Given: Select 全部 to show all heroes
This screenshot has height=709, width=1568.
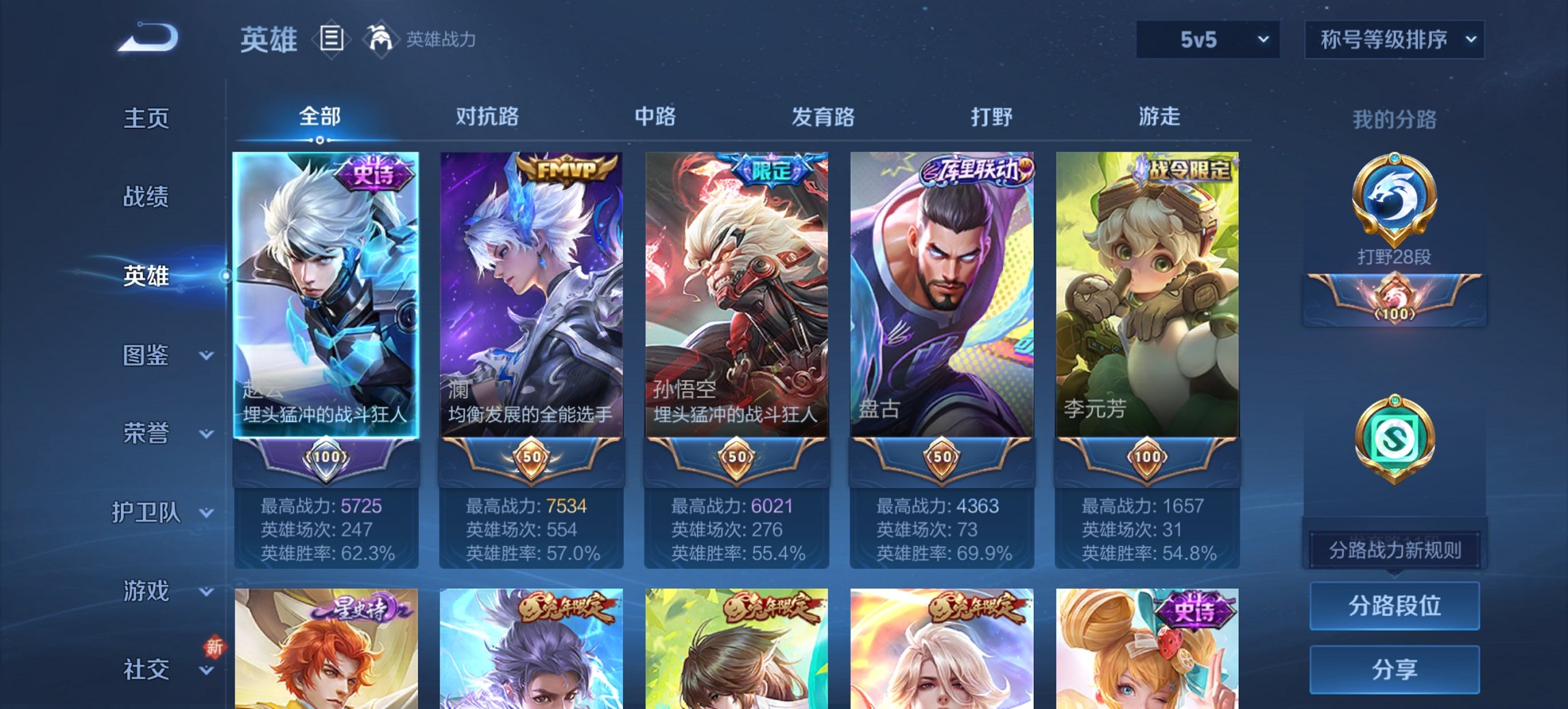Looking at the screenshot, I should (x=321, y=117).
